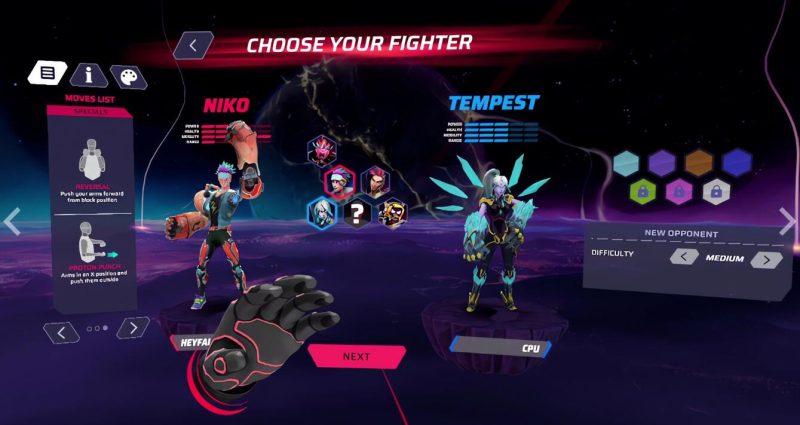Choose Niko's portrait with the headband
Image resolution: width=800 pixels, height=425 pixels.
point(341,181)
